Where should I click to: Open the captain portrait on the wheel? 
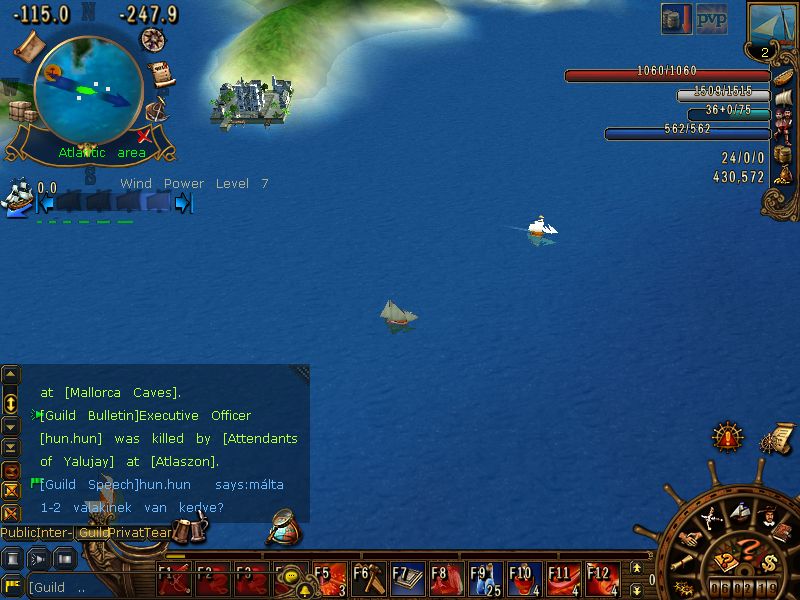click(x=764, y=519)
